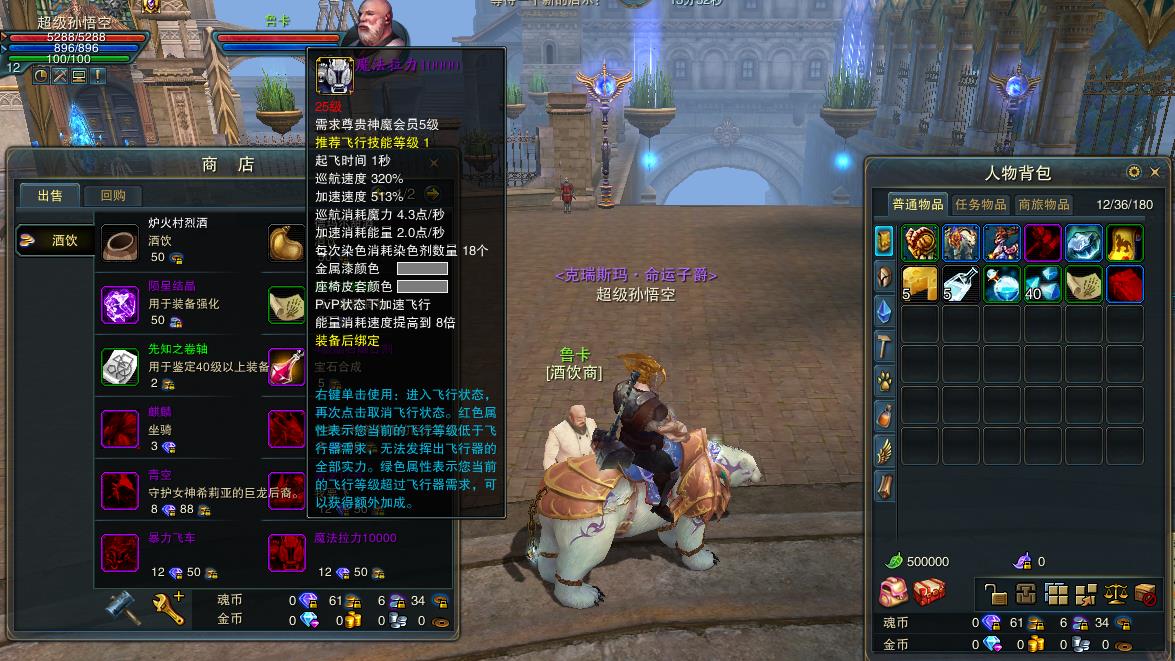Click the balance scales icon in backpack
Image resolution: width=1175 pixels, height=661 pixels.
(1116, 594)
